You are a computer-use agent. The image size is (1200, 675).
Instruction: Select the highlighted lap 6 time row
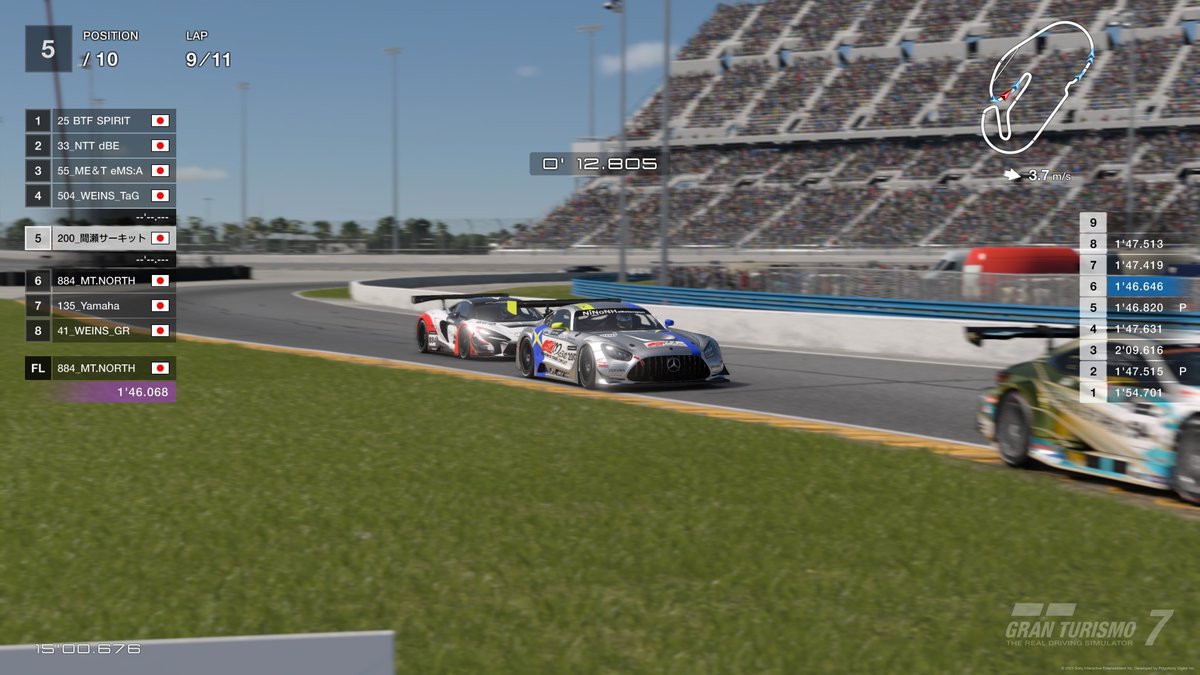tap(1140, 286)
